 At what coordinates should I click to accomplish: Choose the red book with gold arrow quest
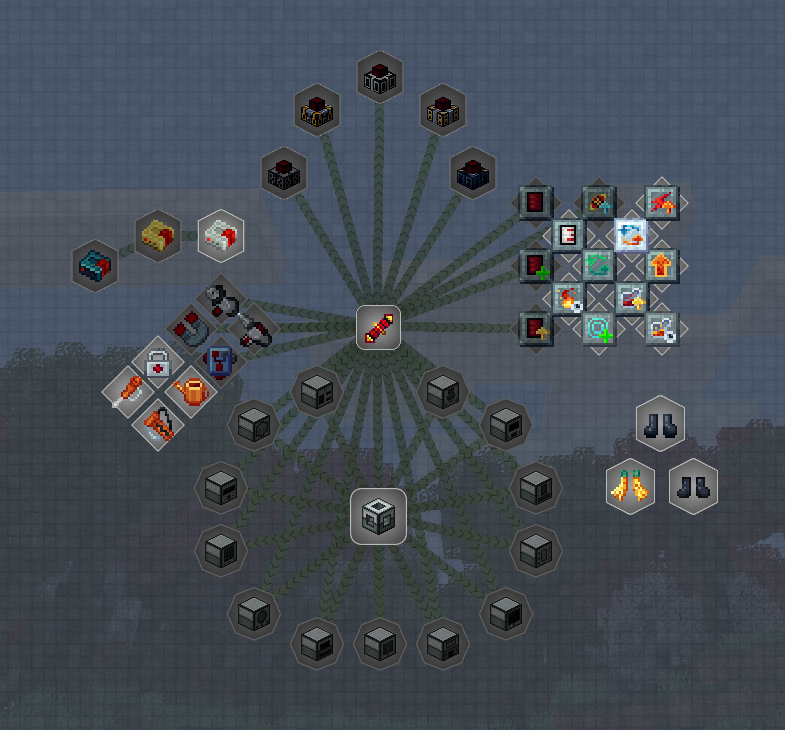point(536,328)
